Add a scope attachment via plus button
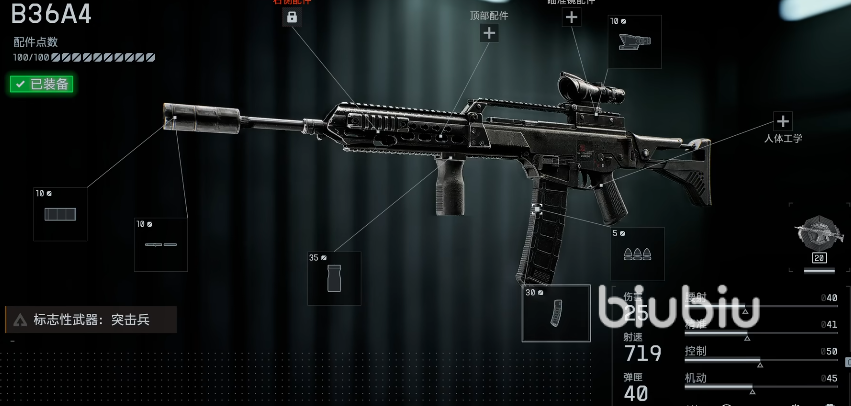The width and height of the screenshot is (851, 406). pyautogui.click(x=571, y=16)
